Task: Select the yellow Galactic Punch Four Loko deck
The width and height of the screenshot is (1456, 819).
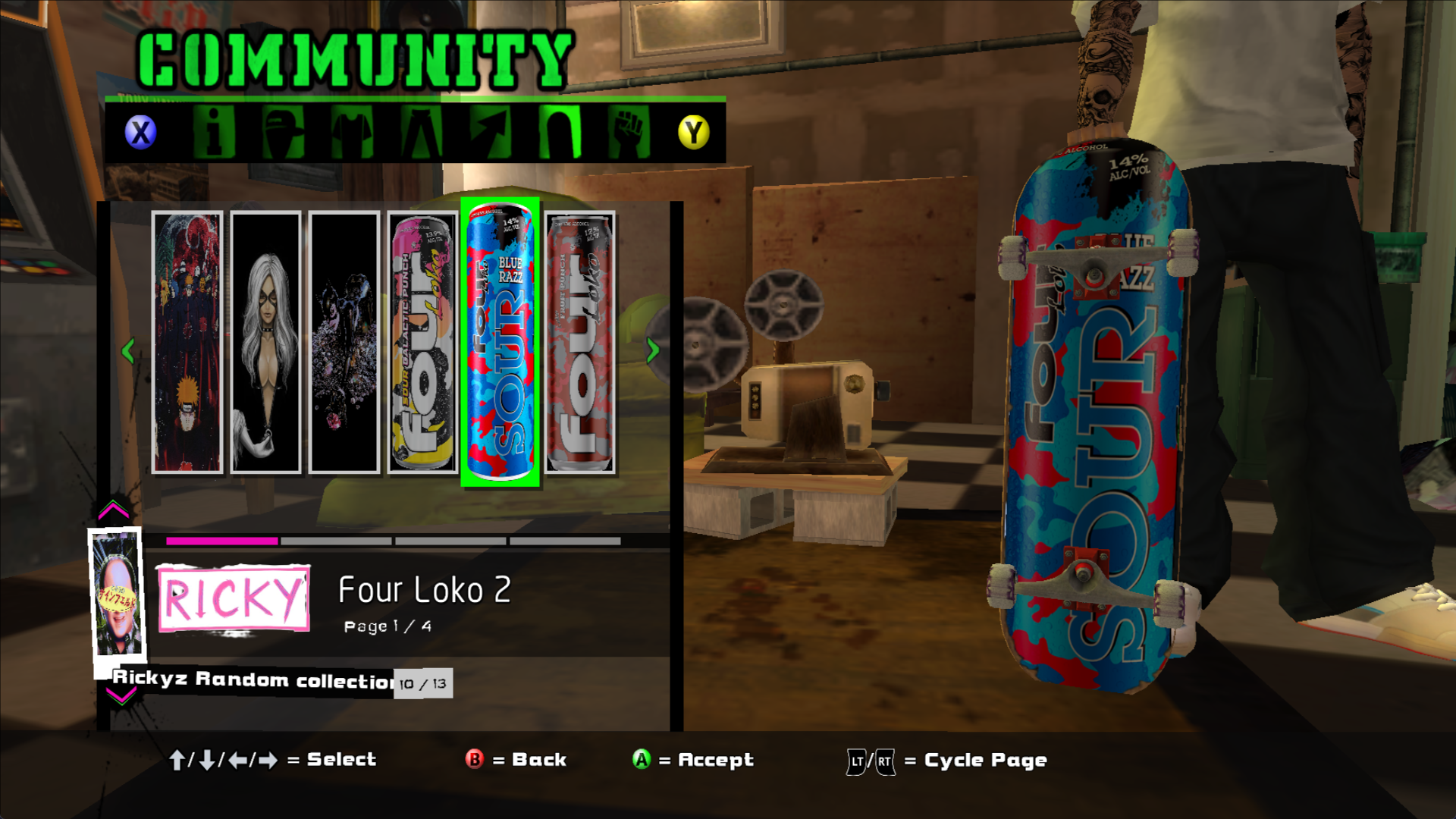Action: [x=422, y=343]
